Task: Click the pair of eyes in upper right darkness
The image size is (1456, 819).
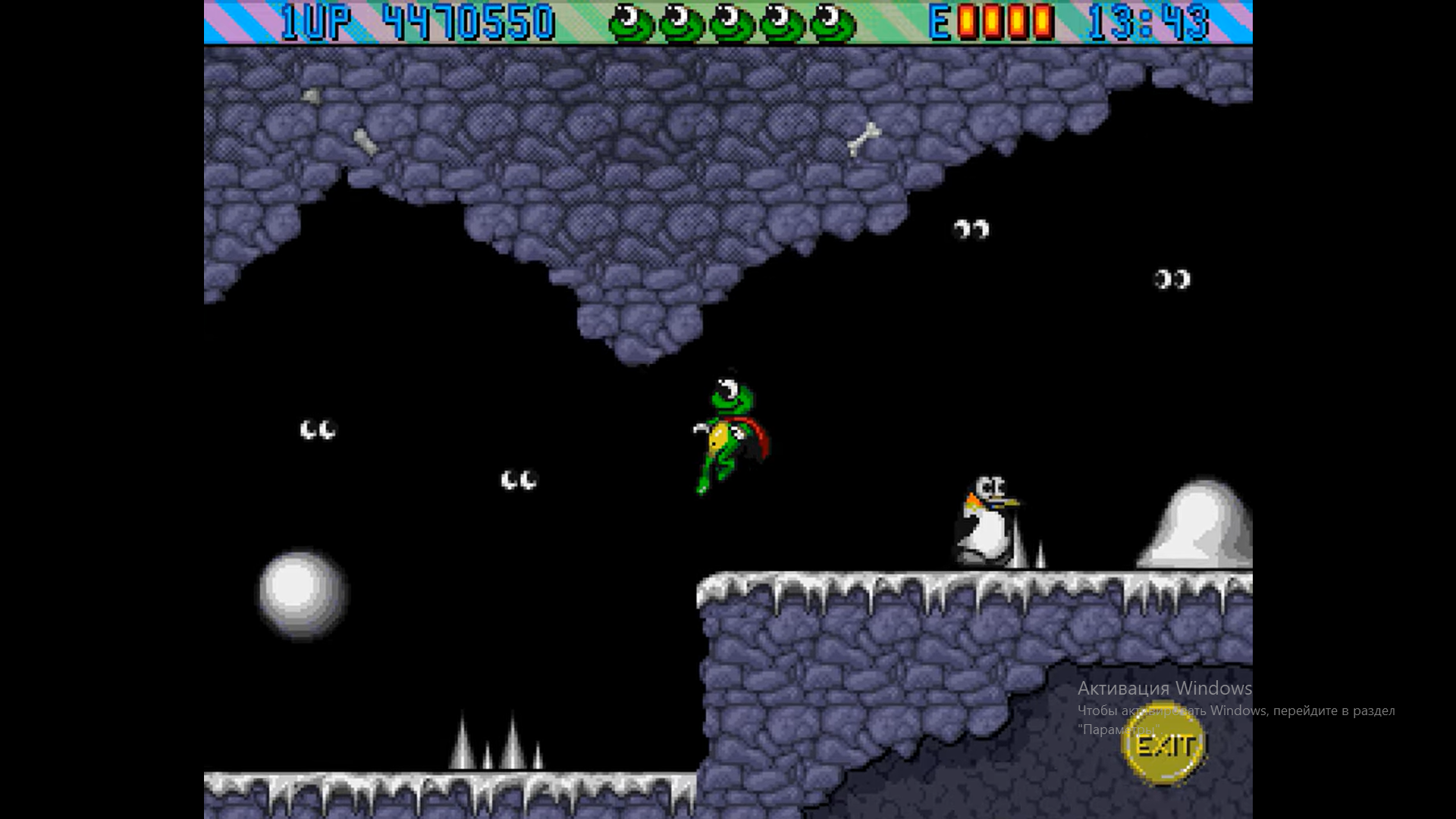Action: [971, 227]
